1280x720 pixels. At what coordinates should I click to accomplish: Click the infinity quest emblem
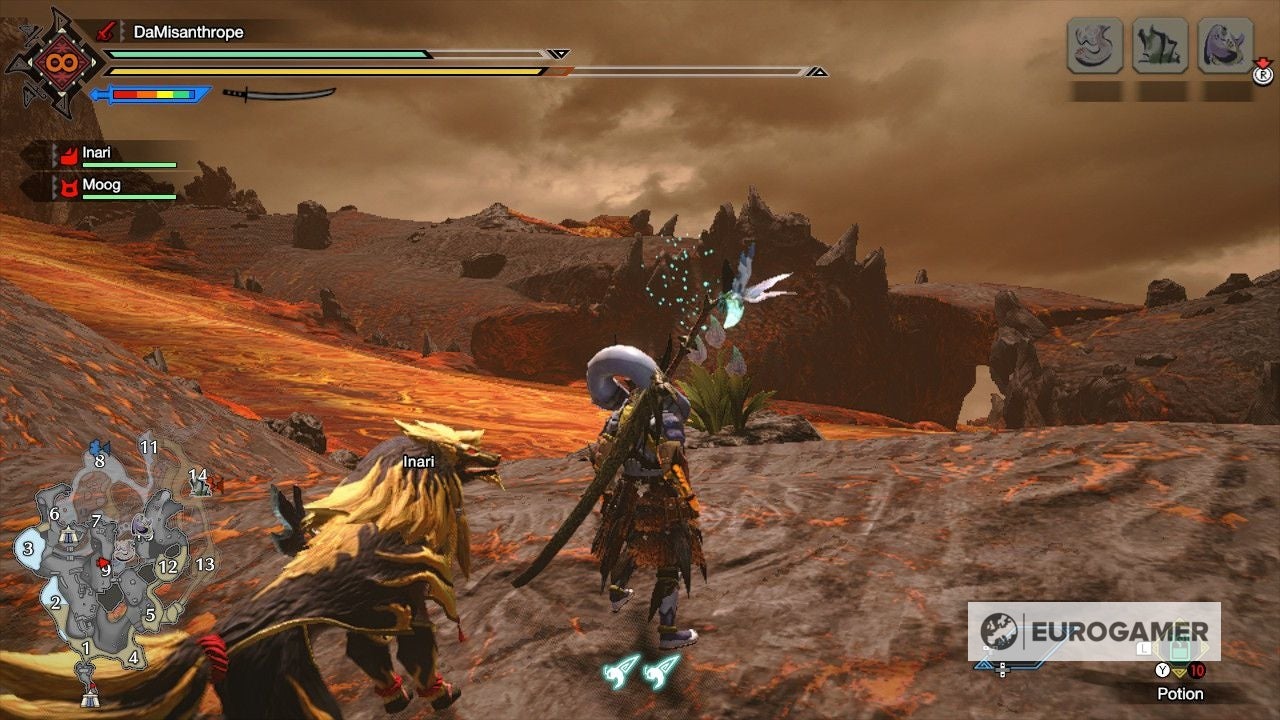point(55,62)
